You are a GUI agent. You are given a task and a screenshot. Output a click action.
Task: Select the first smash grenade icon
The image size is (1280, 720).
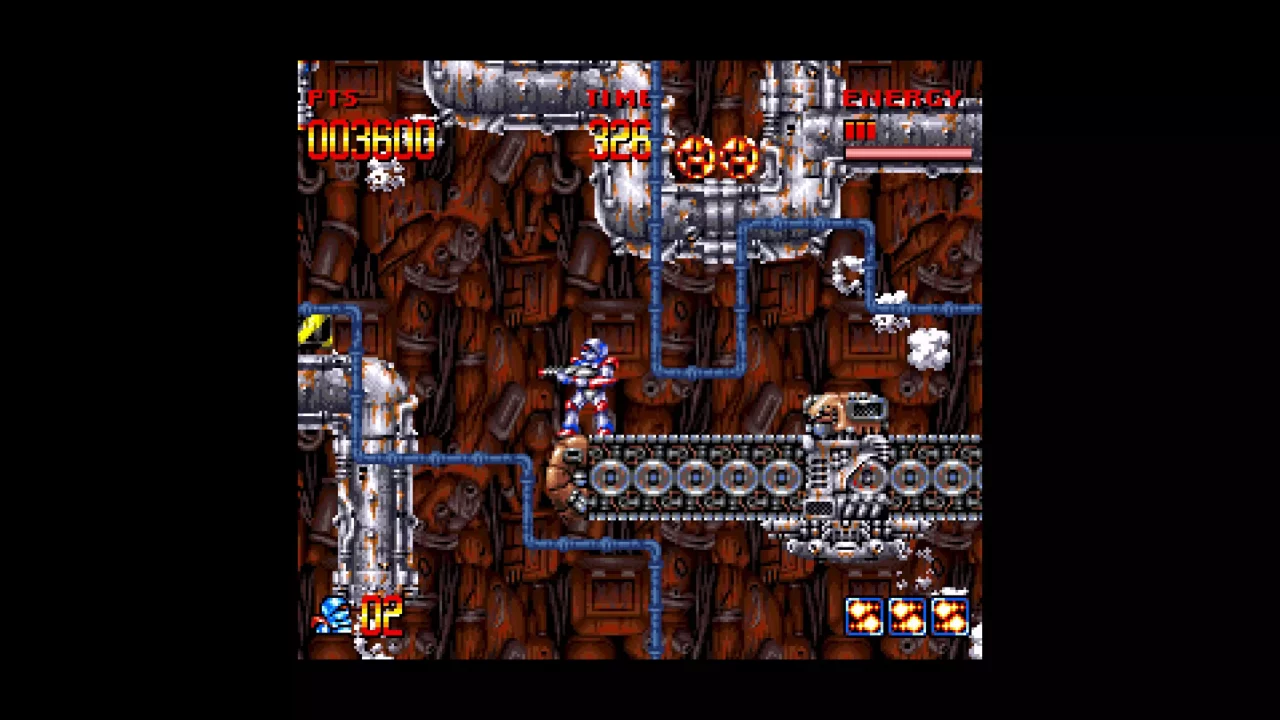tap(862, 617)
